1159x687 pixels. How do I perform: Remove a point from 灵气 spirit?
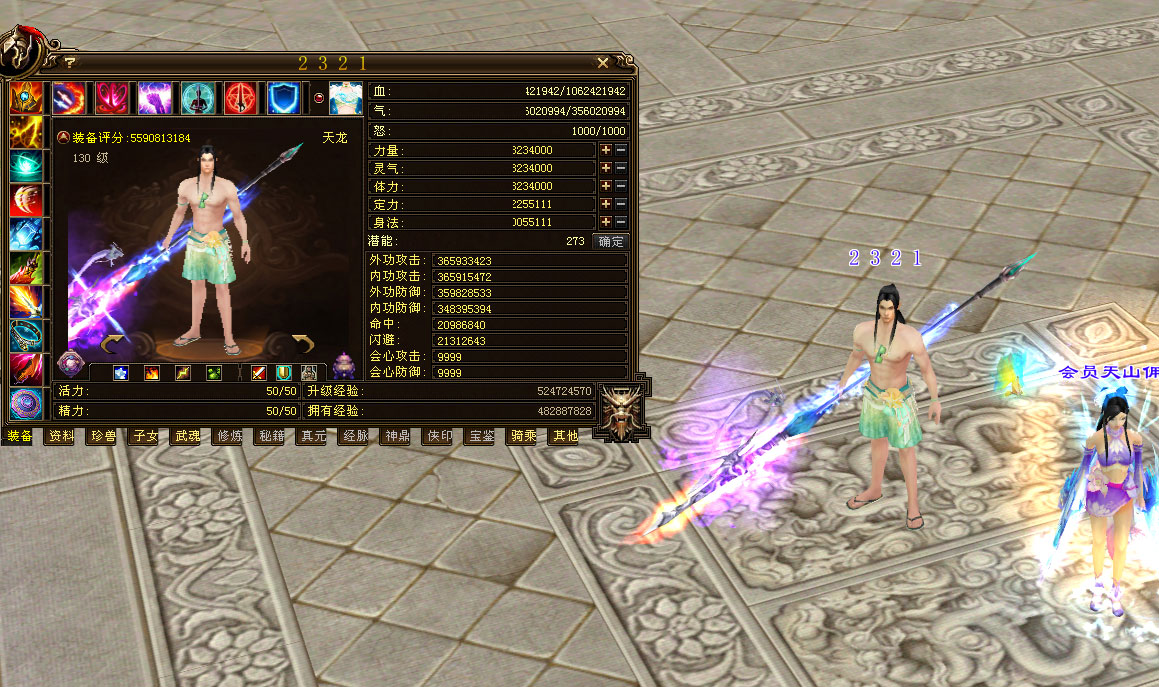click(621, 168)
